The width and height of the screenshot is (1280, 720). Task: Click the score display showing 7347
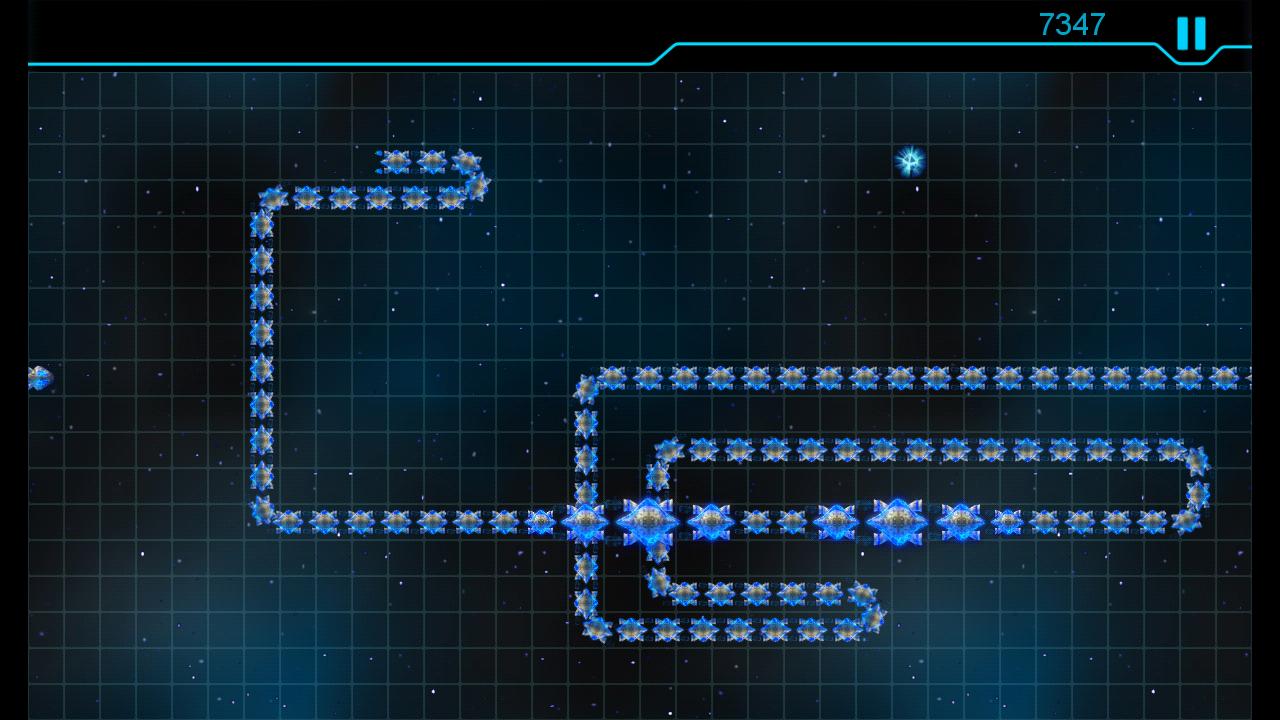point(1071,24)
